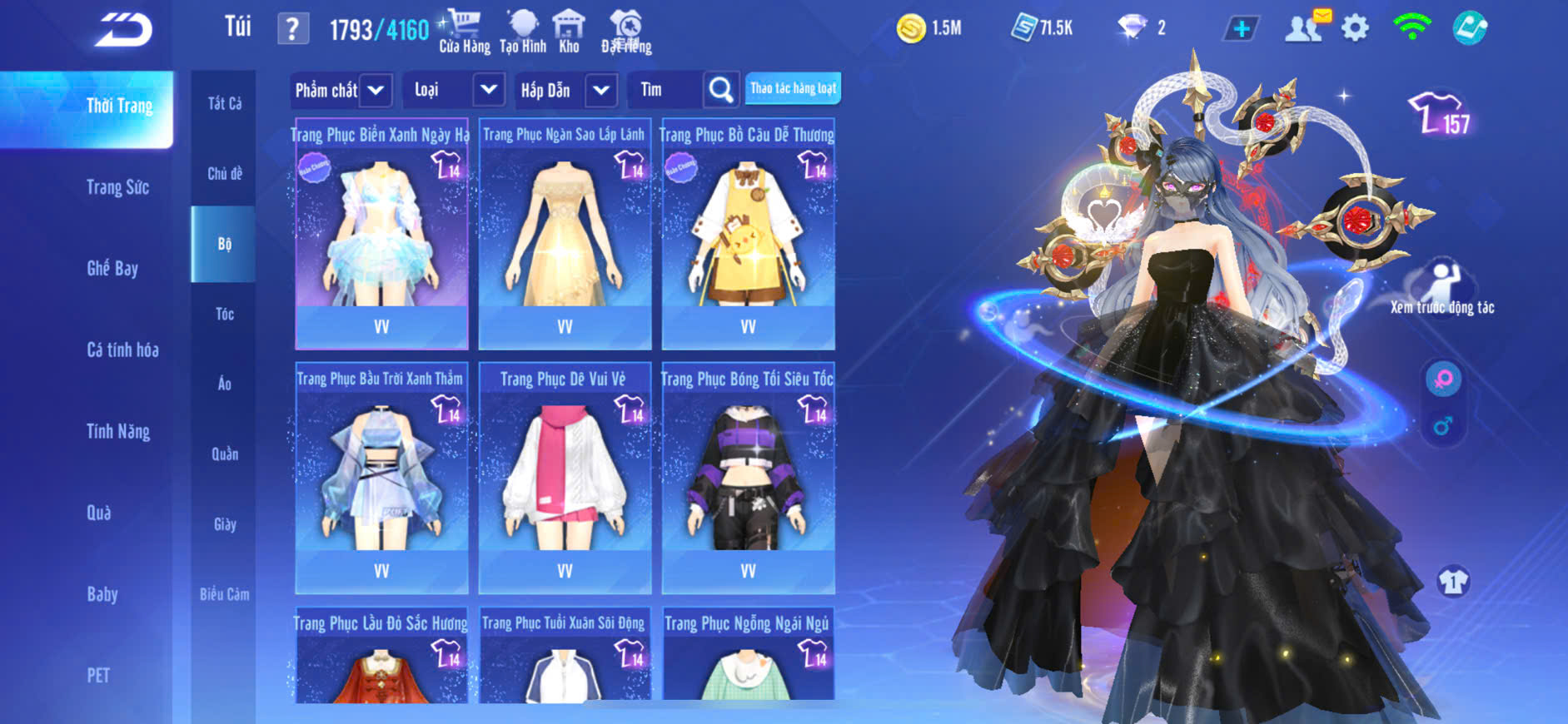Switch to the male gender icon
This screenshot has height=724, width=1568.
pyautogui.click(x=1443, y=426)
